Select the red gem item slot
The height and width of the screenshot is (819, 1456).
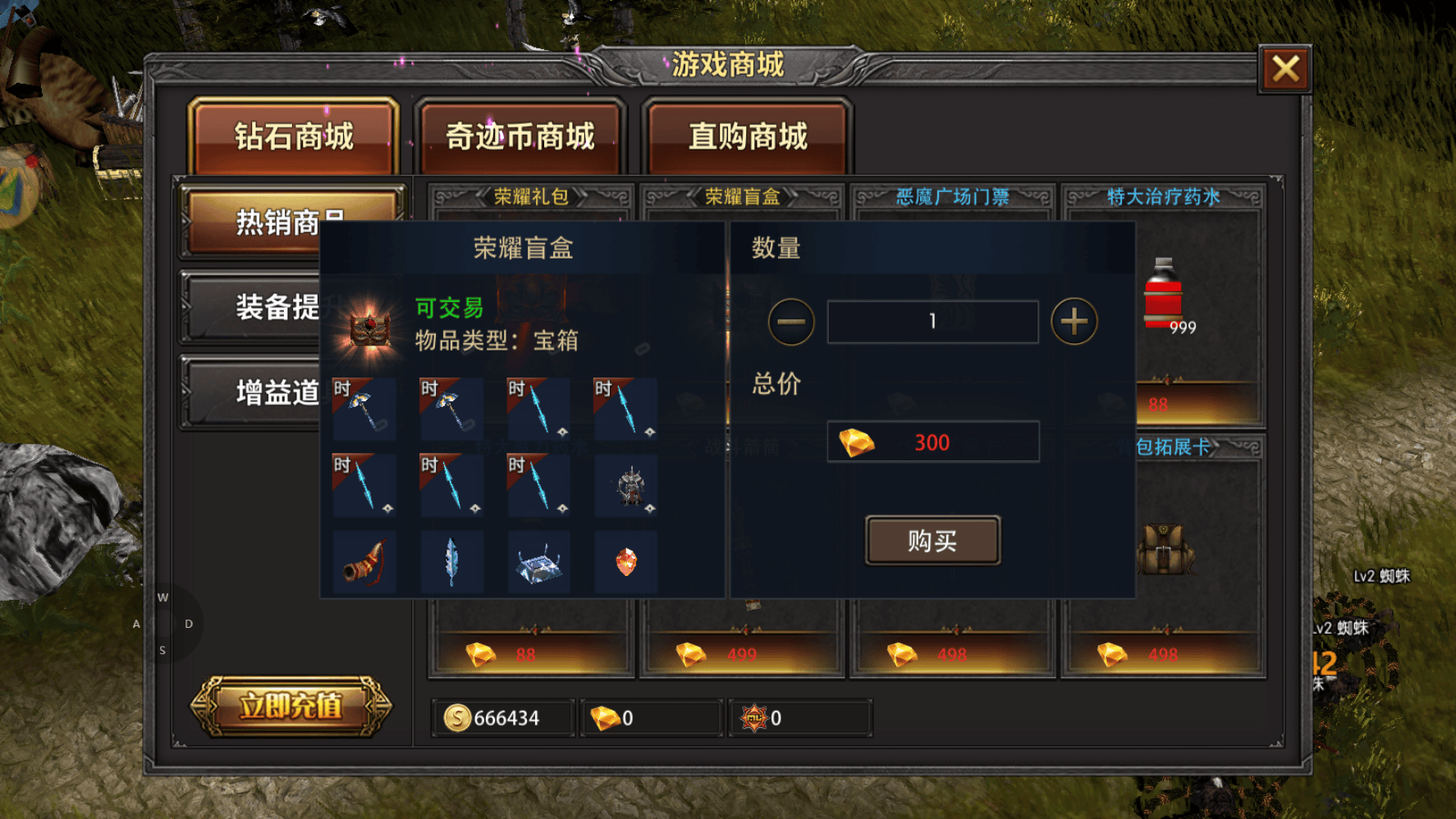625,562
